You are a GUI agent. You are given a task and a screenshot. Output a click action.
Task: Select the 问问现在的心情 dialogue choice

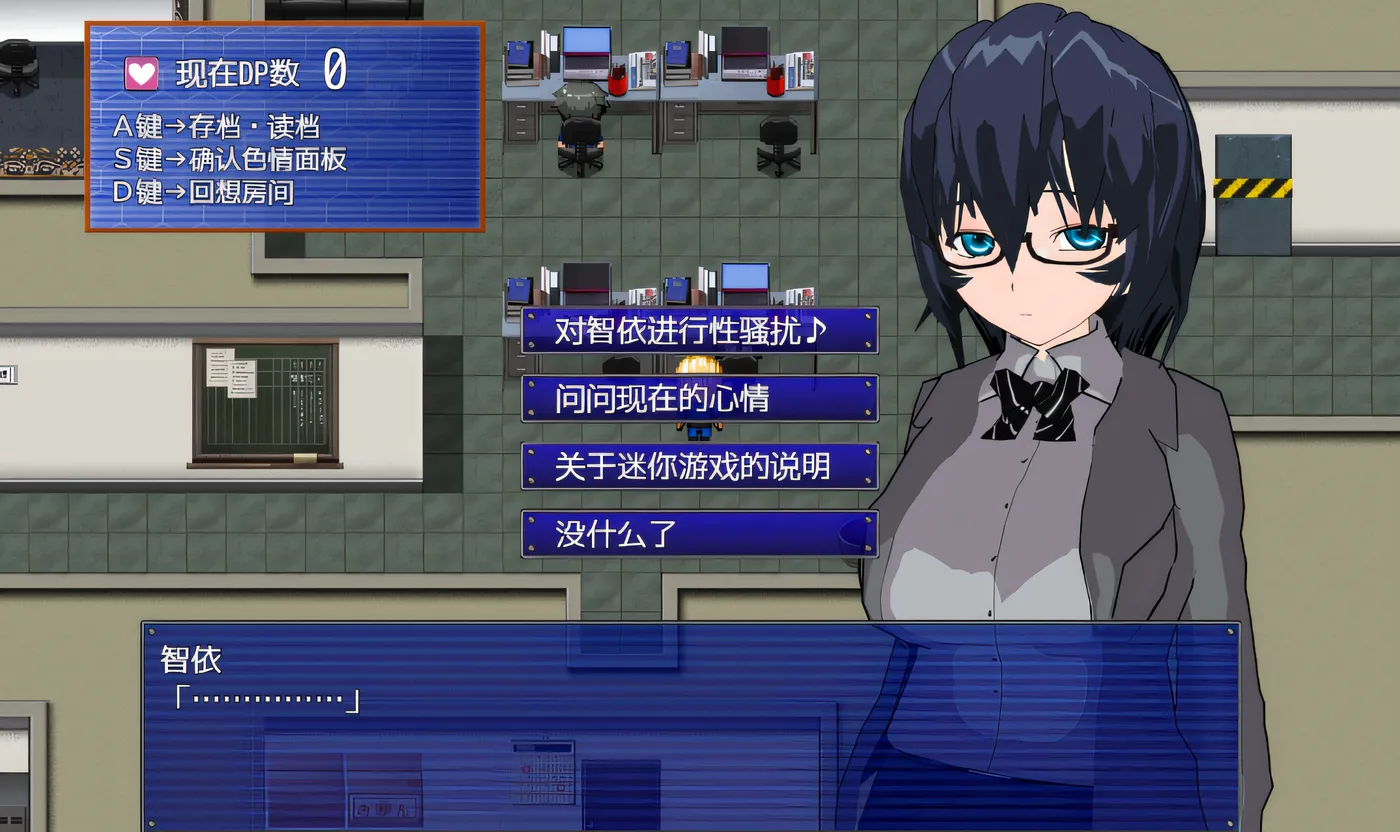point(699,399)
